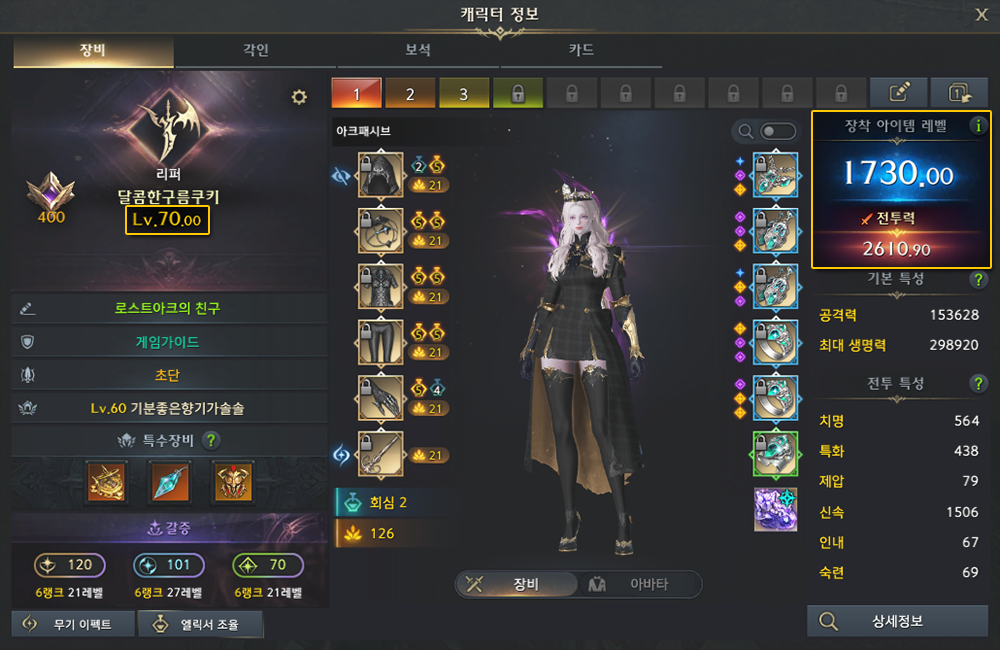Image resolution: width=1000 pixels, height=650 pixels.
Task: Select the purple ability stone slot
Action: pos(775,509)
